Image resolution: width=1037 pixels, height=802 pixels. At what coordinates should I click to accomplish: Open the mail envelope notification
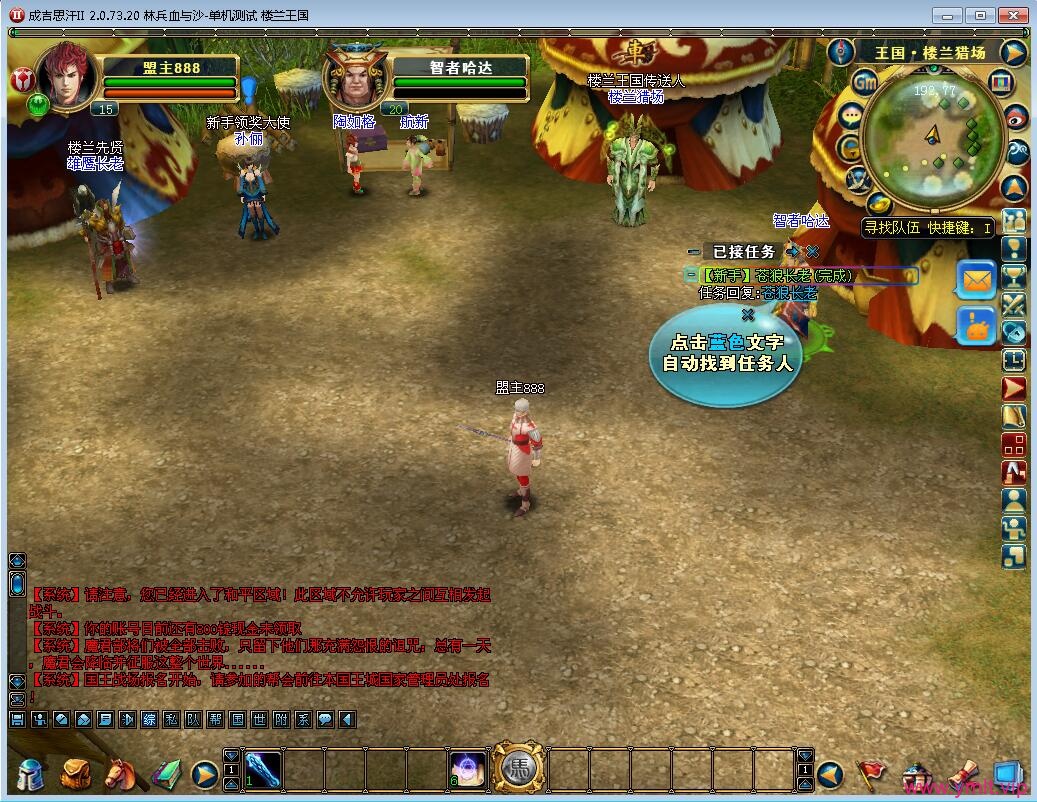(x=976, y=280)
